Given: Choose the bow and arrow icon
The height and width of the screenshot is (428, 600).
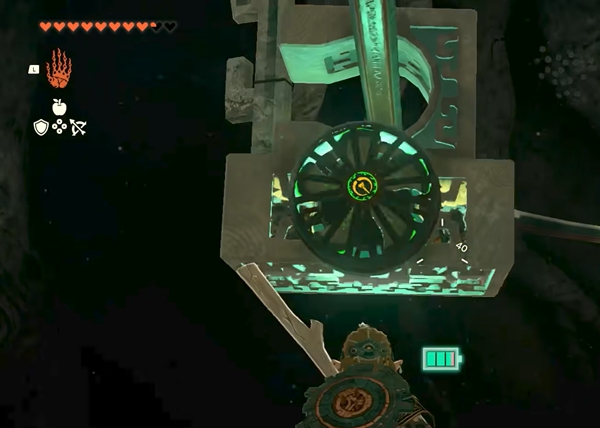Looking at the screenshot, I should coord(78,127).
